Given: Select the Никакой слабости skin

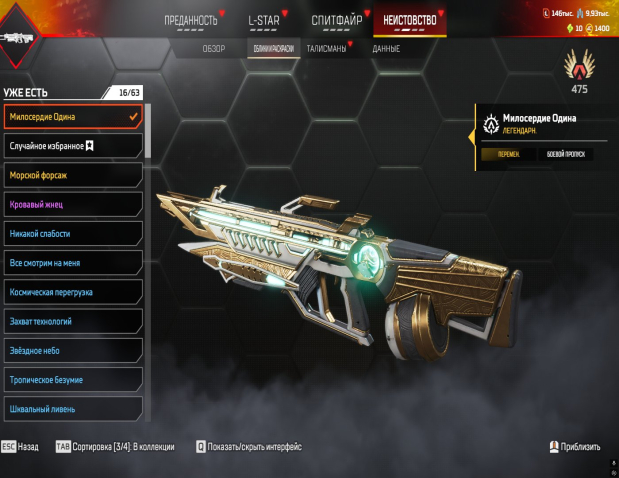Looking at the screenshot, I should (x=73, y=233).
